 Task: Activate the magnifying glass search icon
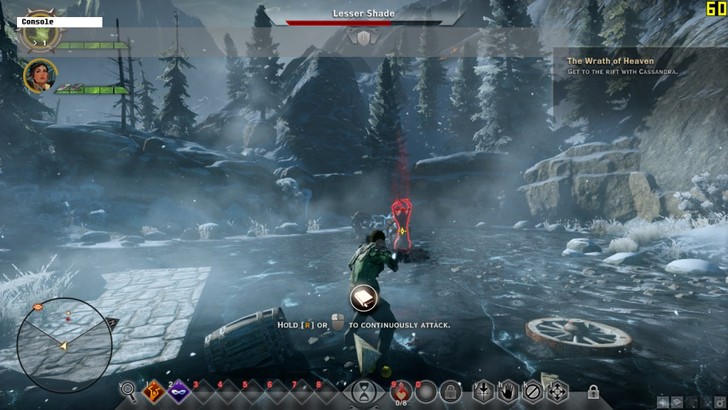coord(128,392)
